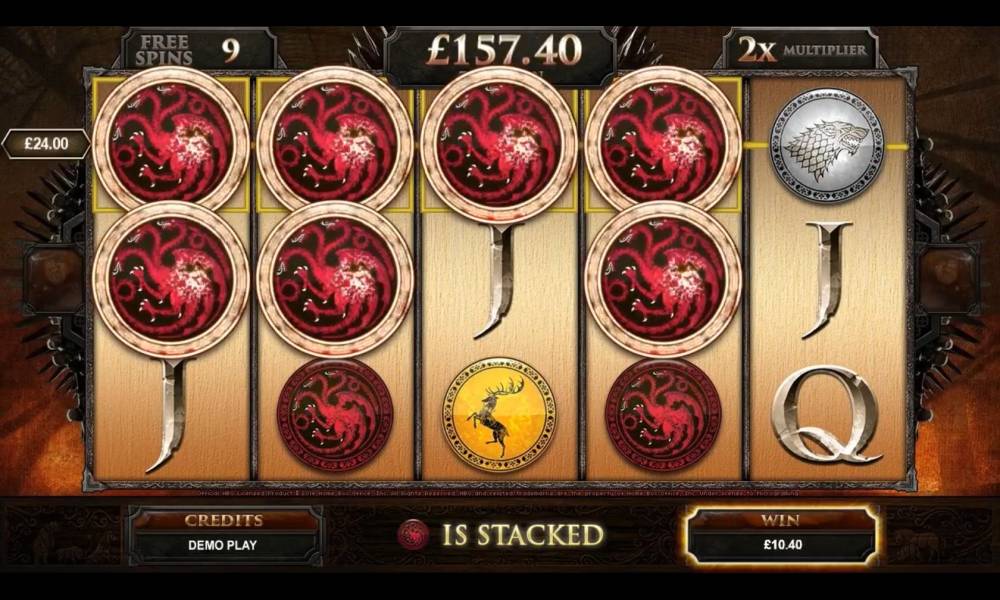Click the Credits Demo Play panel
1000x600 pixels.
coord(224,535)
